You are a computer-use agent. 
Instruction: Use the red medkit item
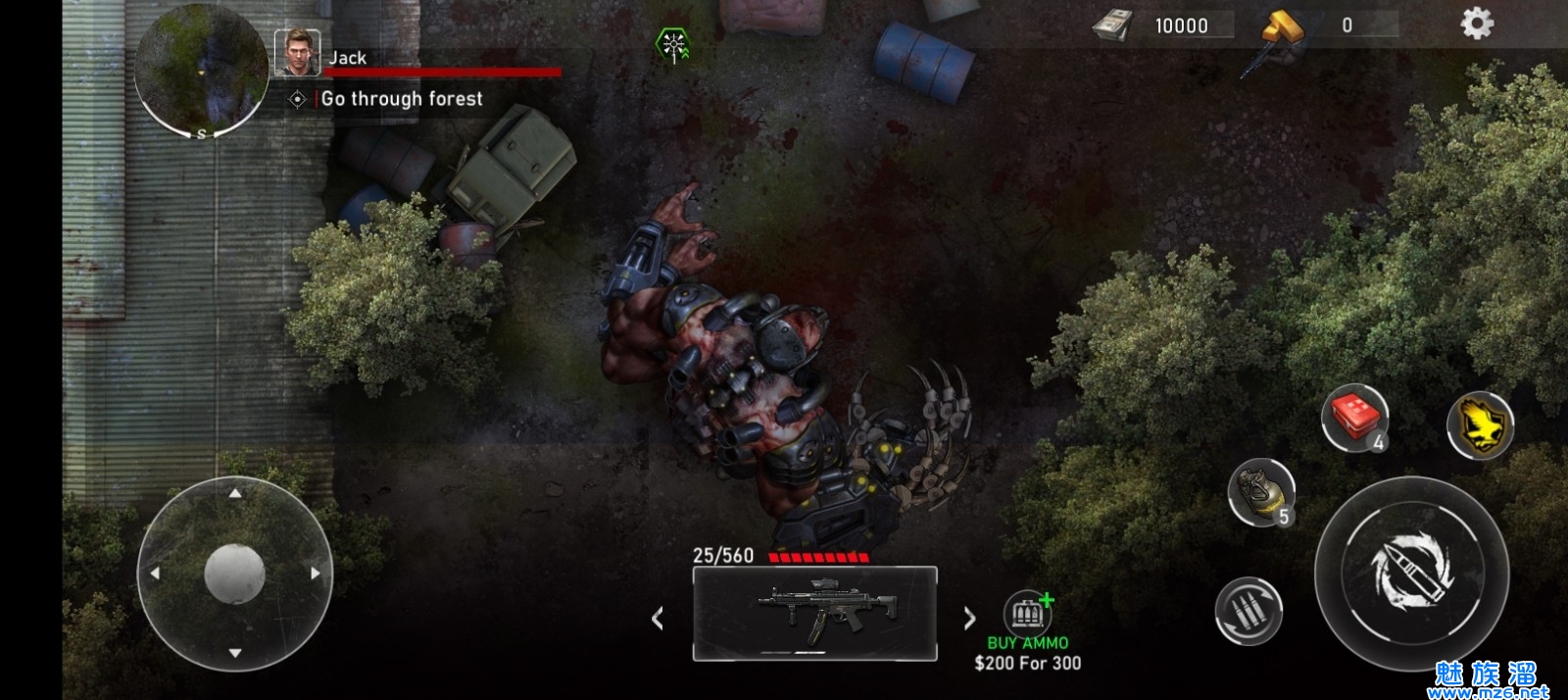click(x=1355, y=418)
